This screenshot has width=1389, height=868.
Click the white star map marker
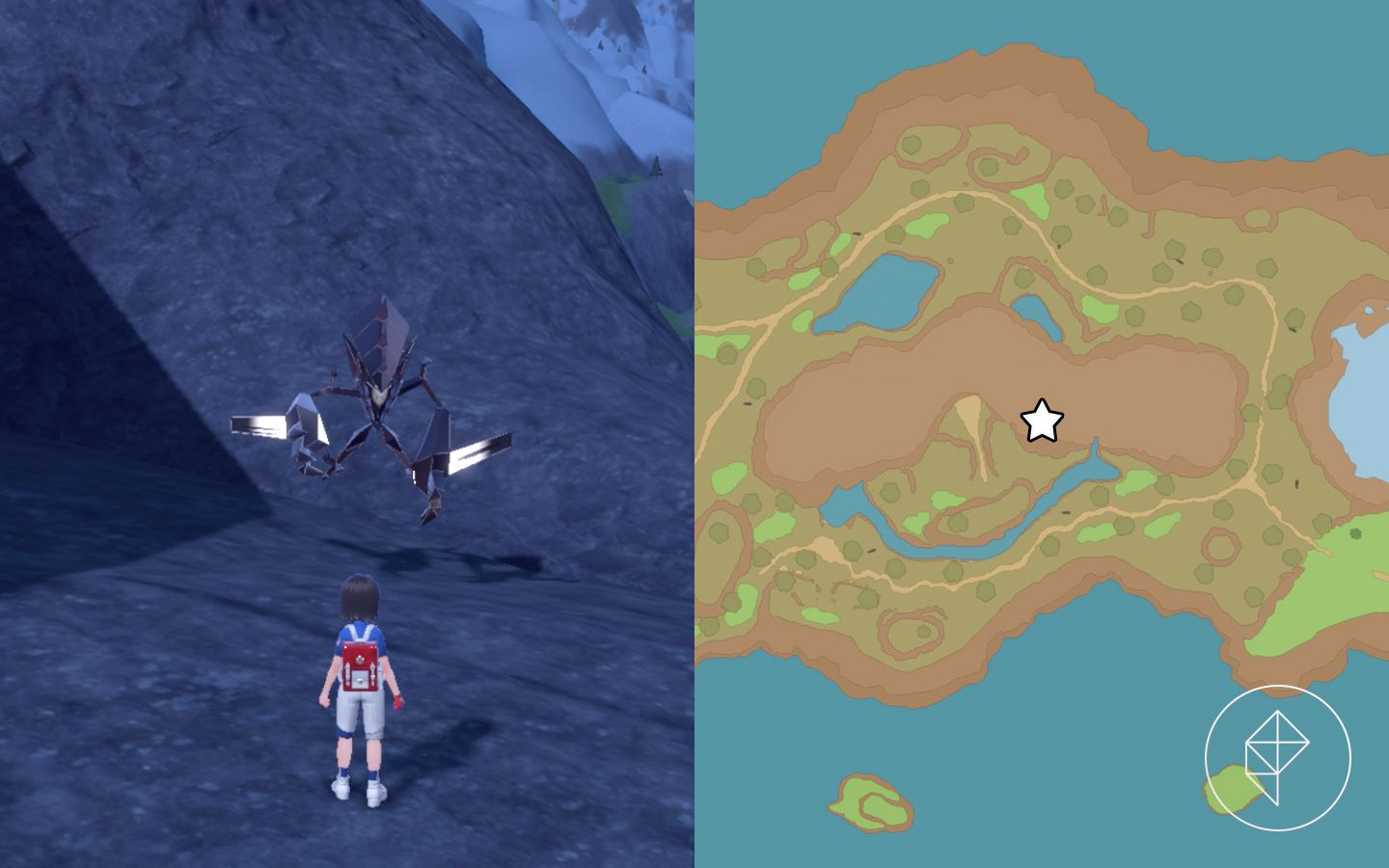pos(1040,421)
